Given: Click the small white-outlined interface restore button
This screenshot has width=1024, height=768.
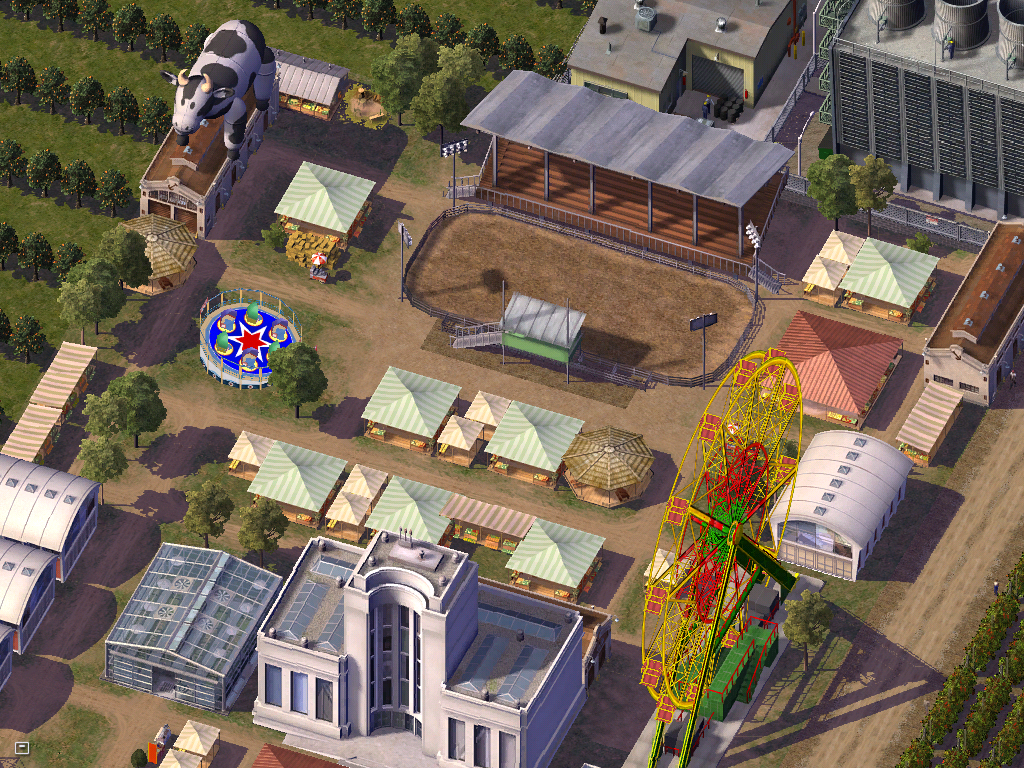Looking at the screenshot, I should pyautogui.click(x=22, y=747).
